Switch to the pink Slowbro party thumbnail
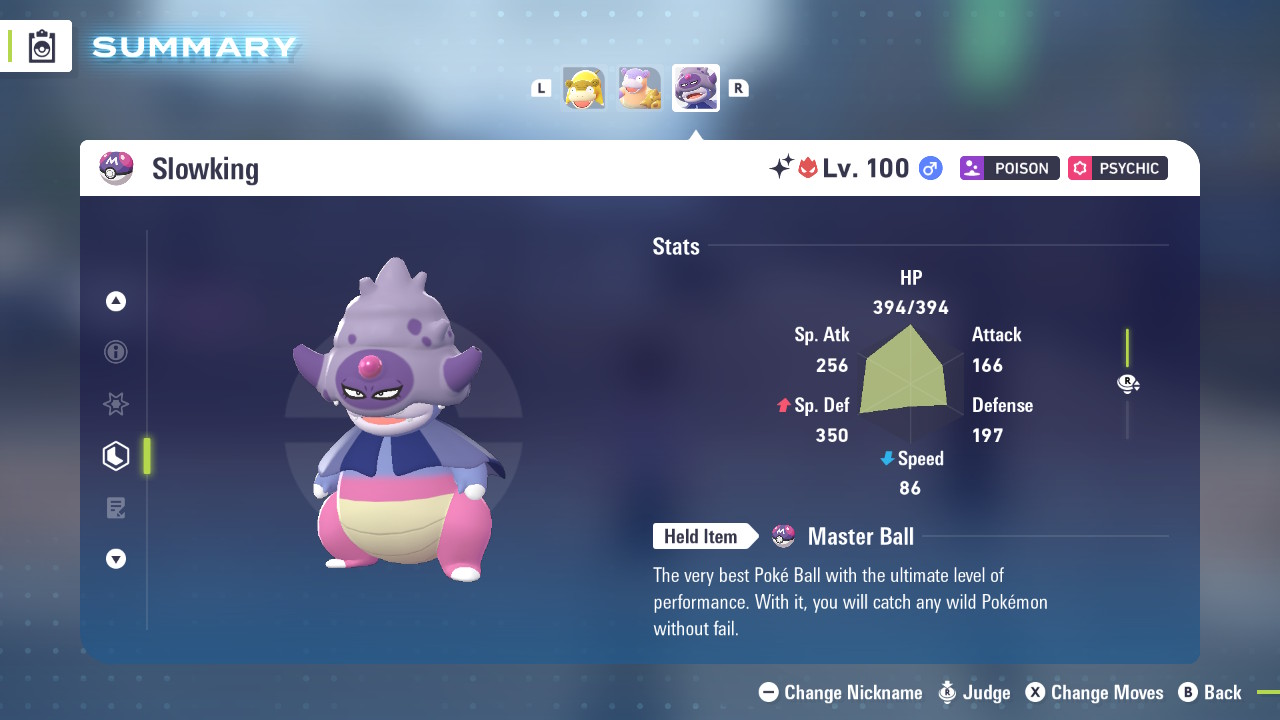Viewport: 1280px width, 720px height. click(639, 88)
